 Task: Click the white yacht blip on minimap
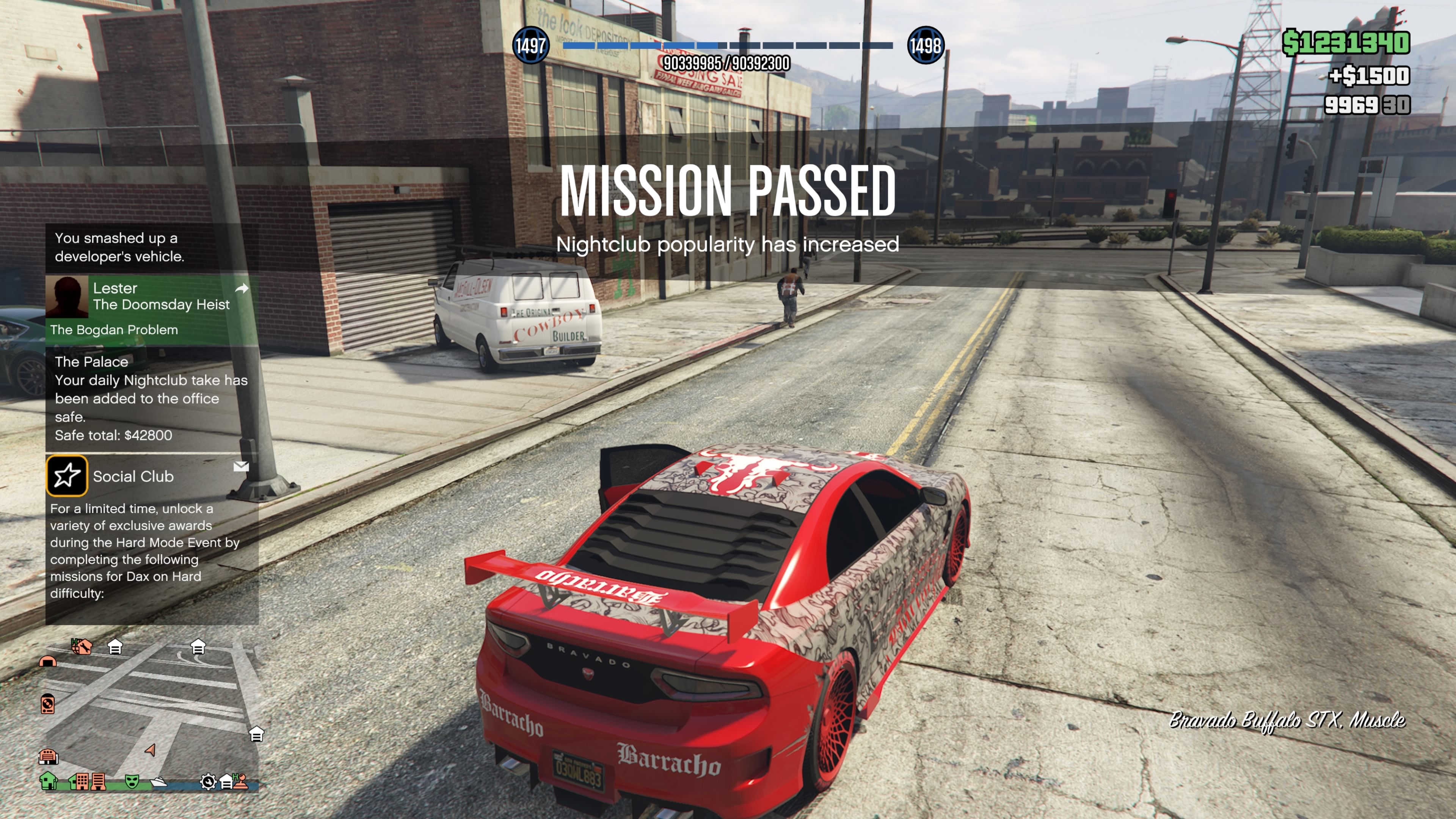pyautogui.click(x=159, y=782)
